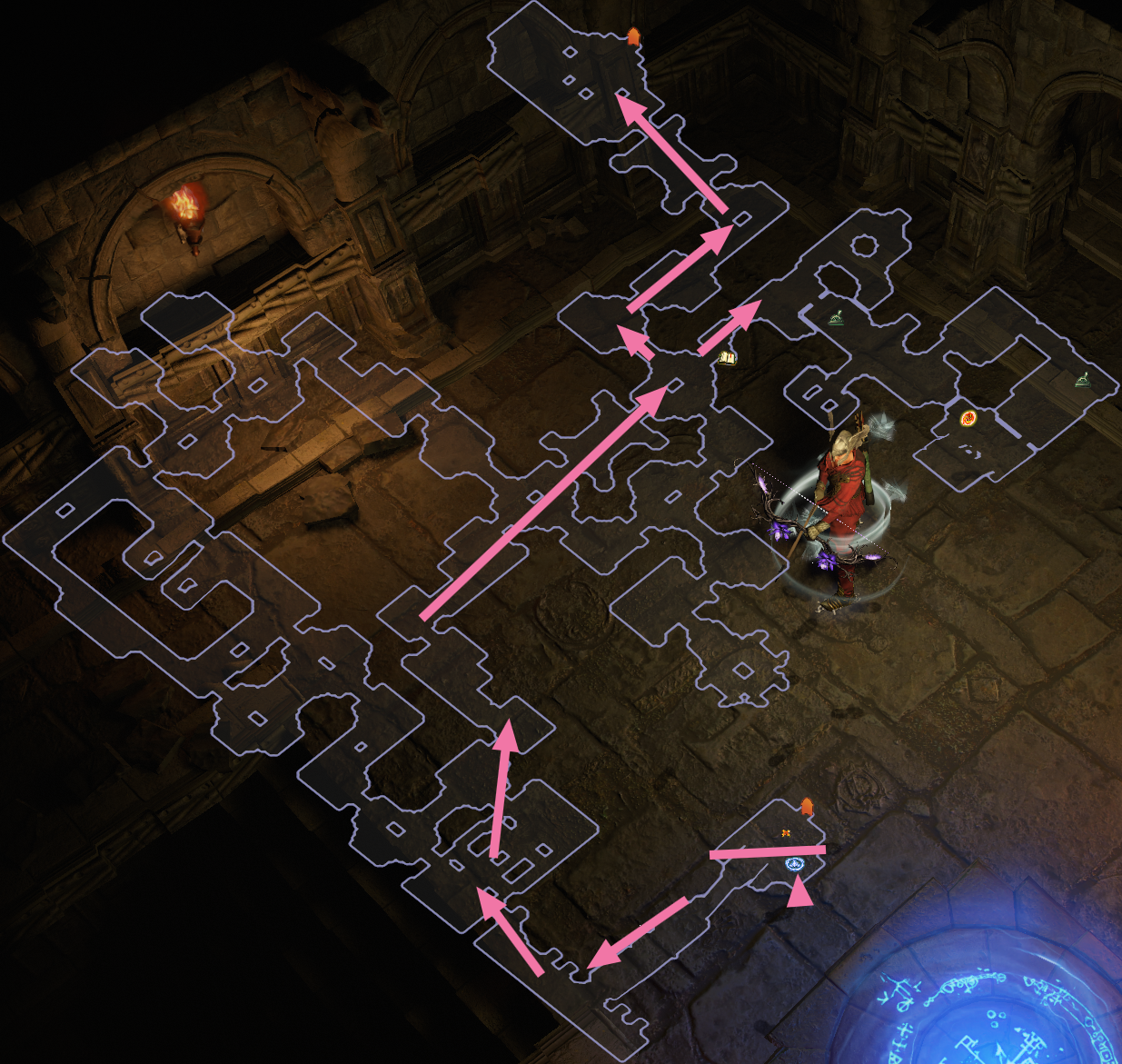Select the open book marker on the map
The image size is (1122, 1064).
[x=727, y=358]
